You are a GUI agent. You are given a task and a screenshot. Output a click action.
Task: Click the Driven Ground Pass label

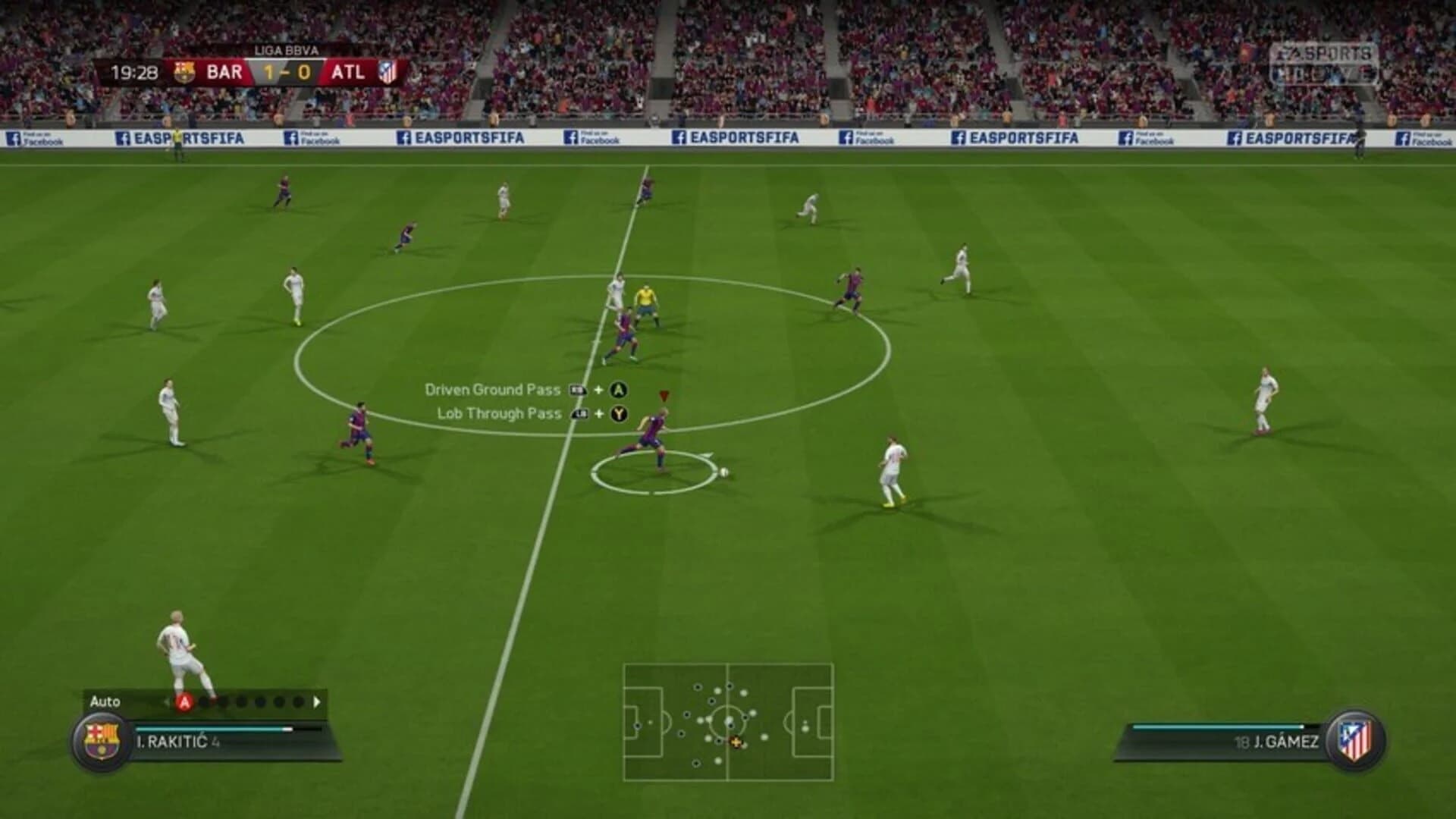point(493,388)
